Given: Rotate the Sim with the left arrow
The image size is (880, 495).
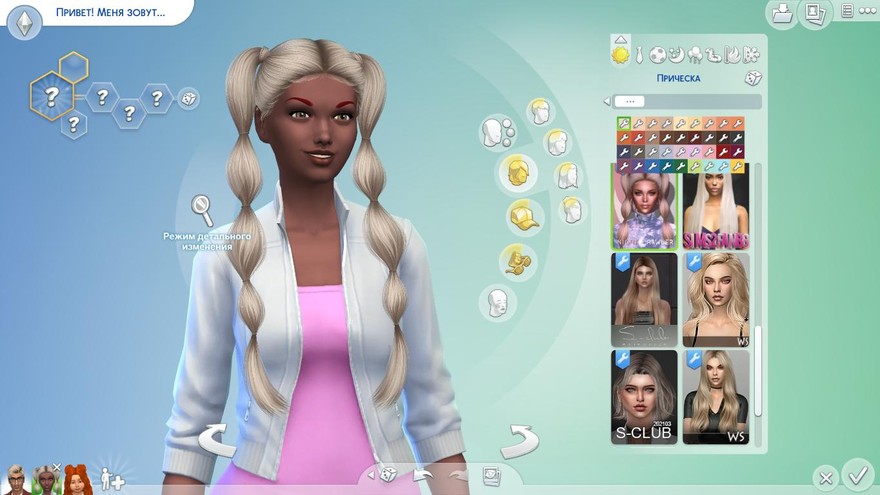Looking at the screenshot, I should [219, 440].
